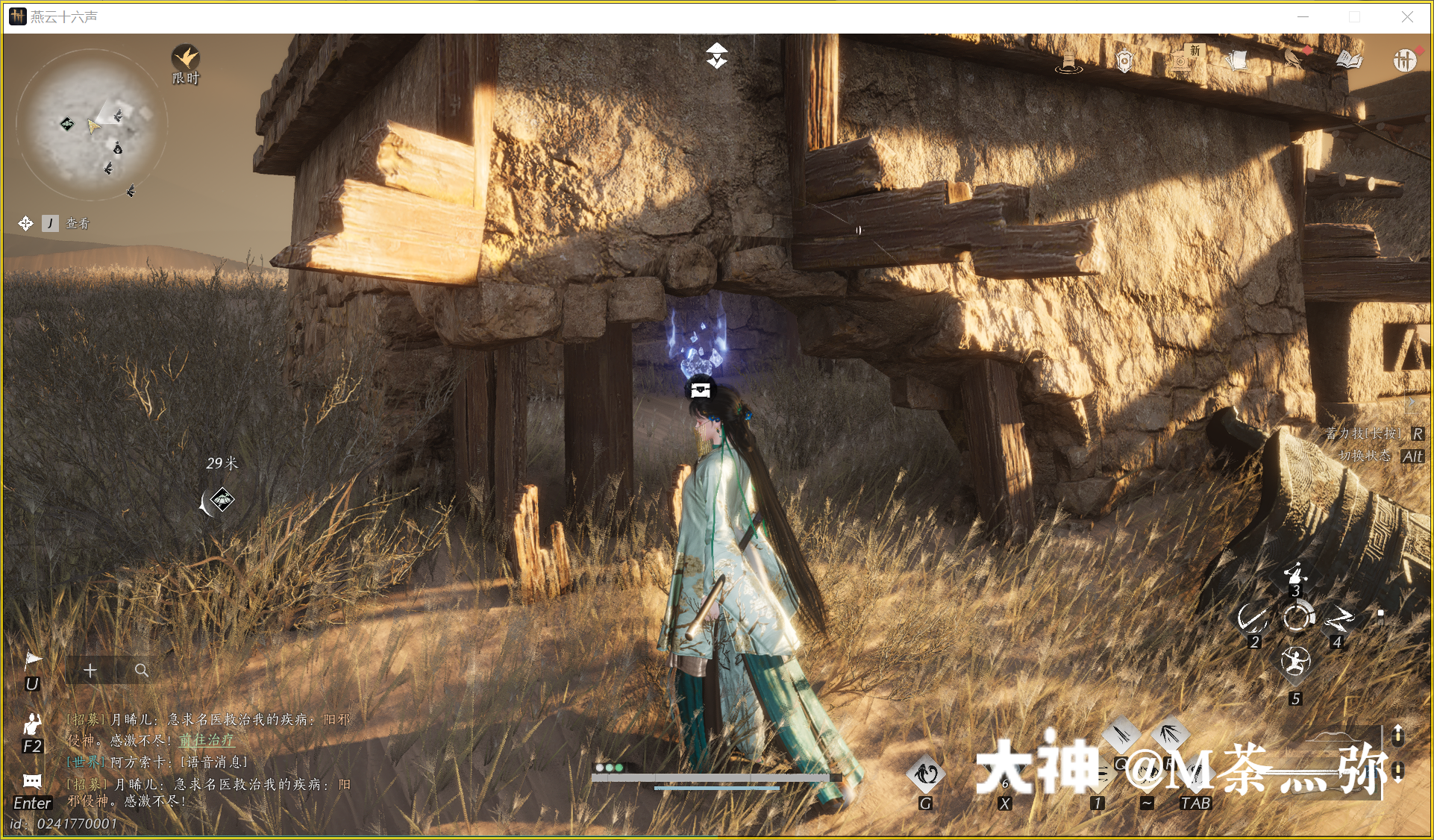Screen dimensions: 1434x840
Task: Open the bird icon with red notification
Action: 1294,57
